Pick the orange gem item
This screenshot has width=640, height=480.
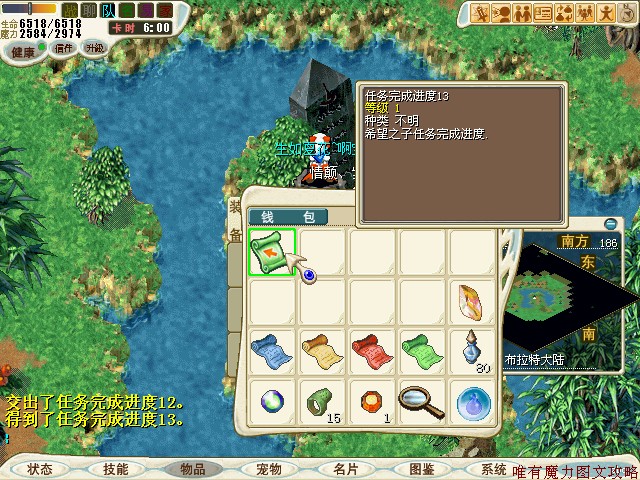coord(372,401)
